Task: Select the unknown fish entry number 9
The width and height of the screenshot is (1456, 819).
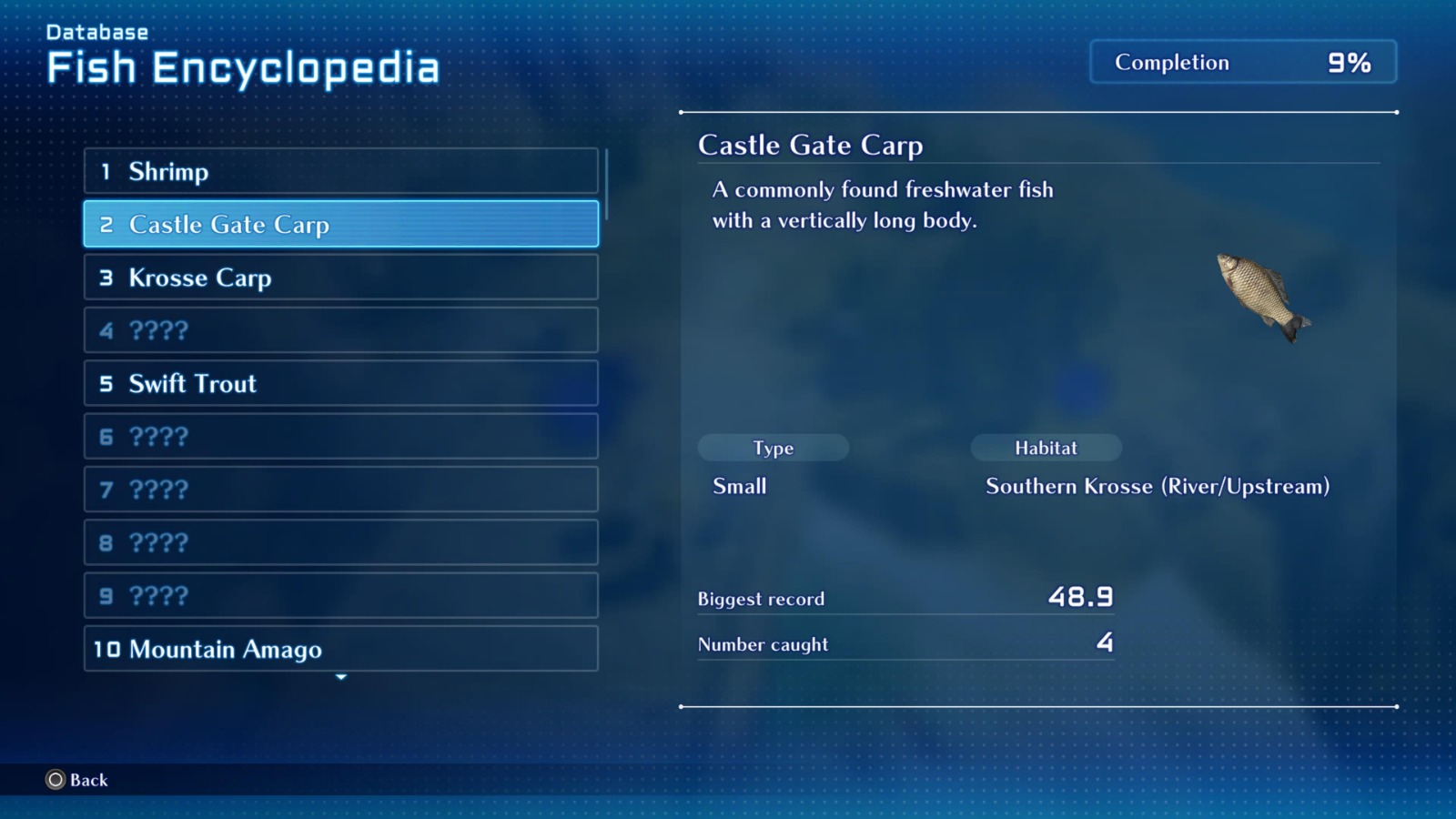Action: (340, 596)
